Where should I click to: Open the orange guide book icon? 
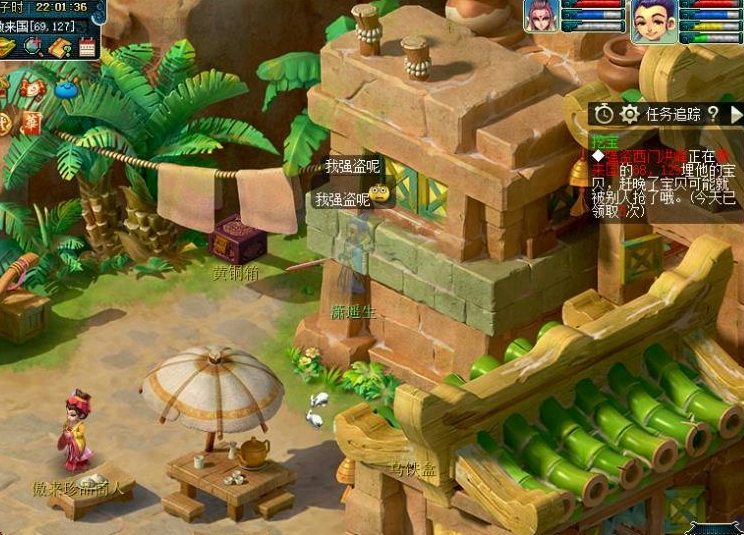click(x=59, y=47)
